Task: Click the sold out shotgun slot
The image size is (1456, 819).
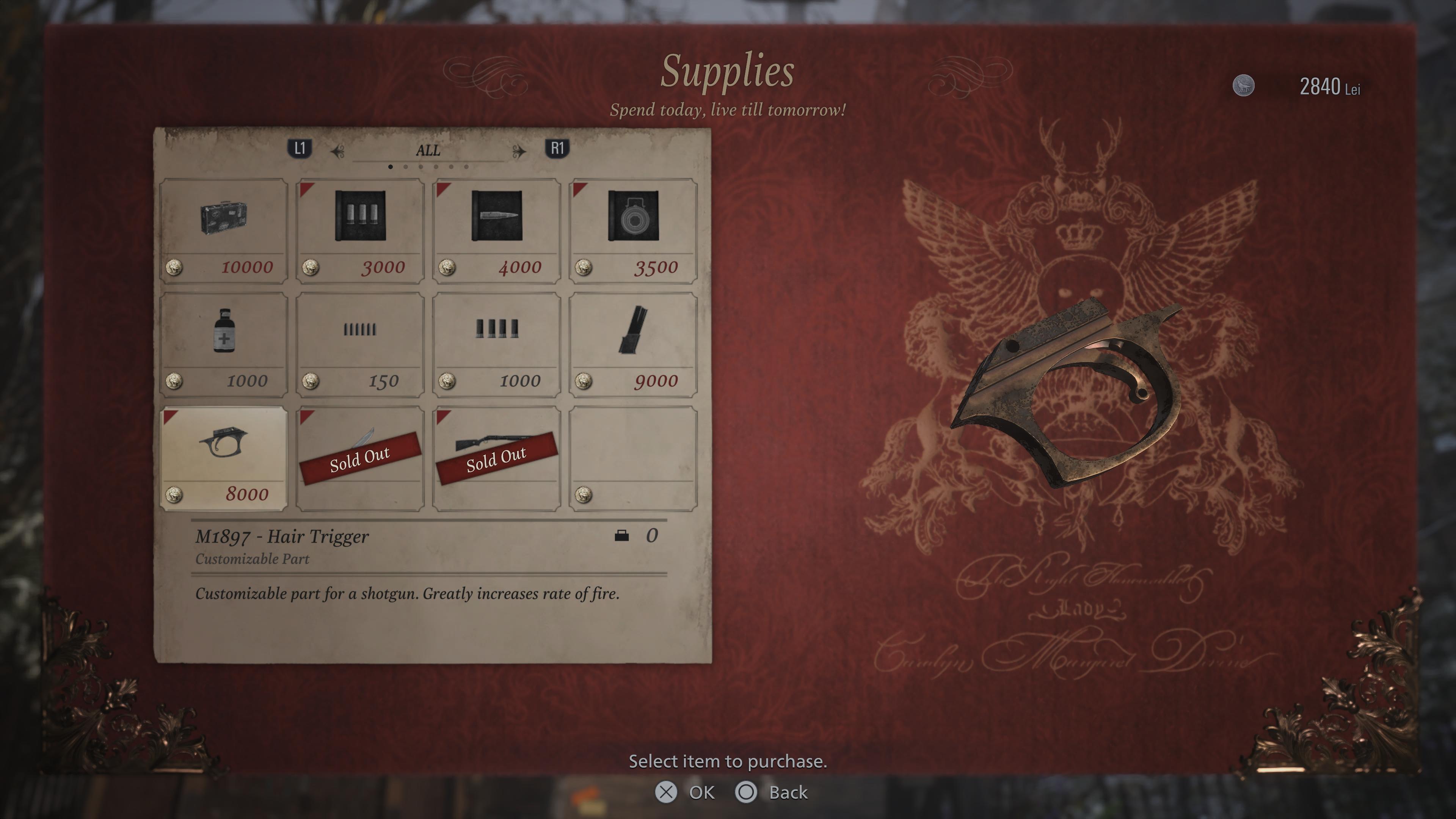Action: 497,458
